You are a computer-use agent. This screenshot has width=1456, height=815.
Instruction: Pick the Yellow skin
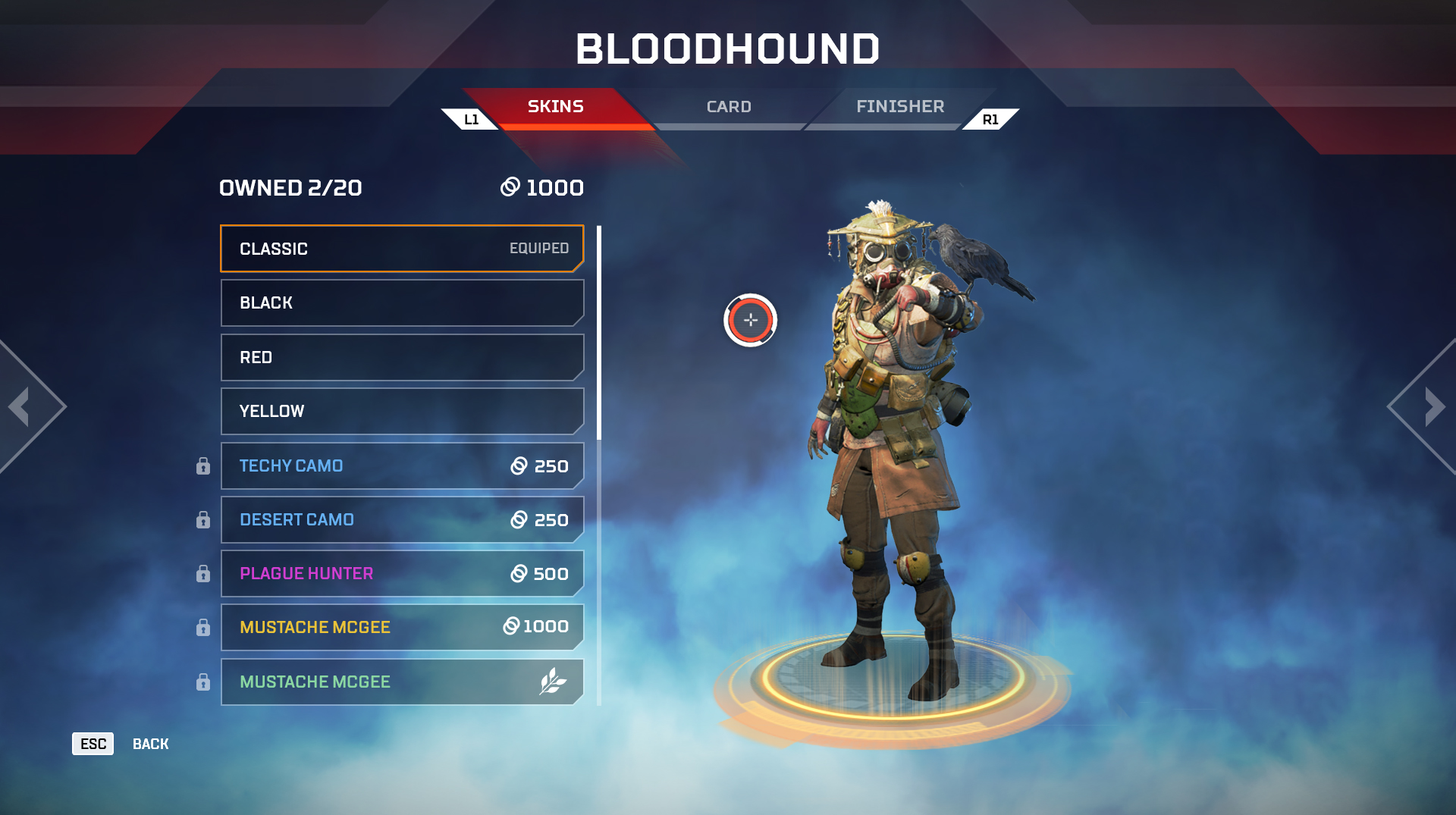(402, 411)
